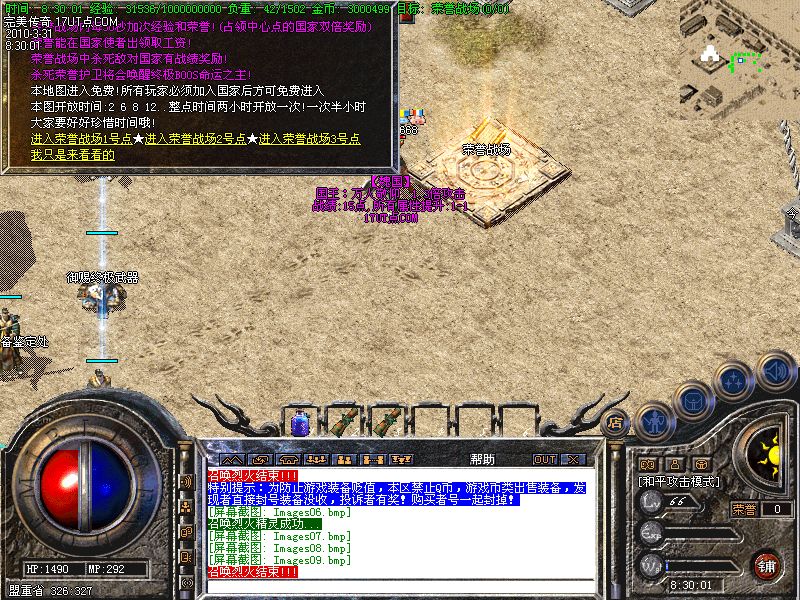Close the game with the X button
The height and width of the screenshot is (600, 800).
click(573, 459)
